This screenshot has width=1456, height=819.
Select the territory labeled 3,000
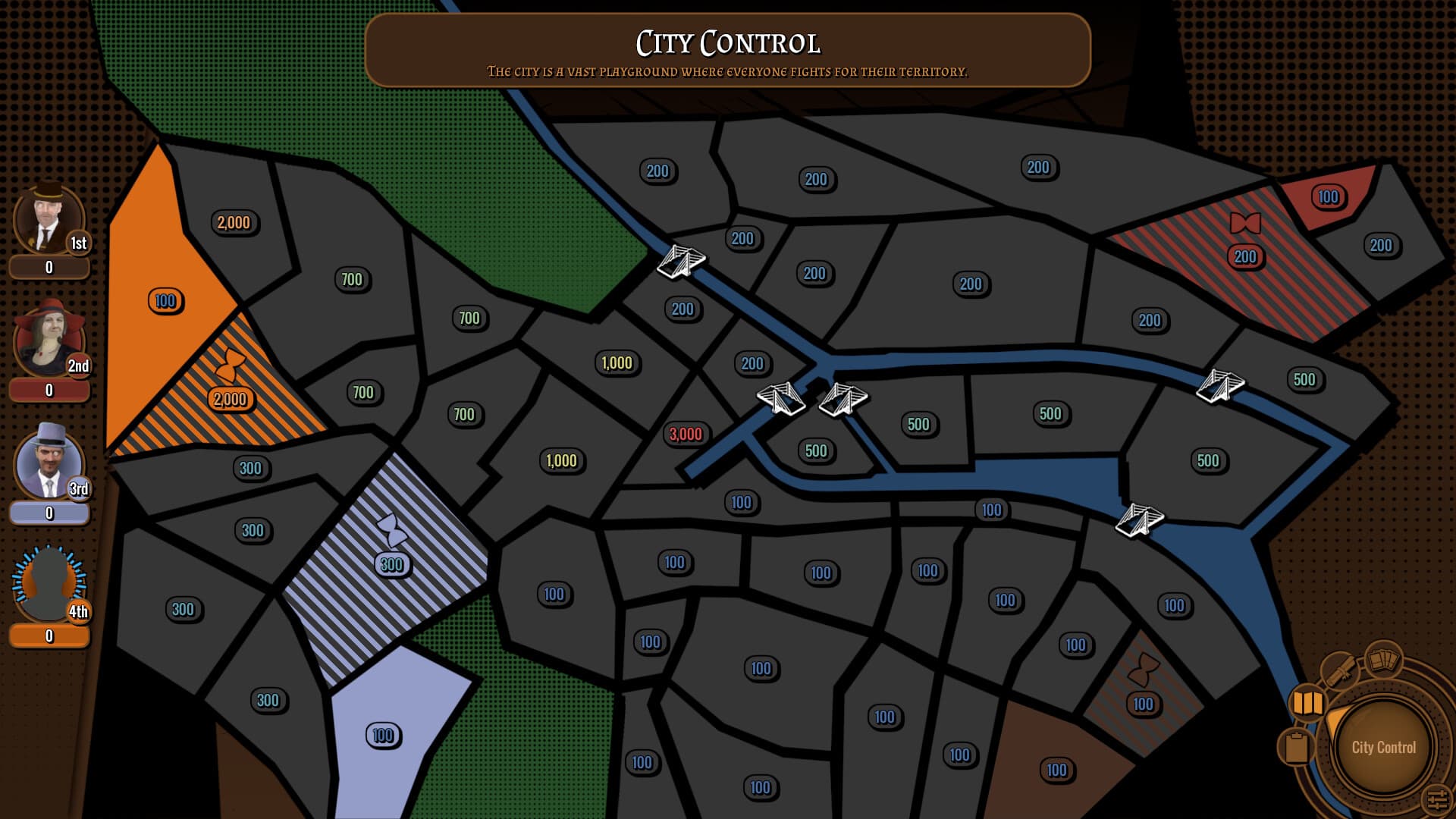pos(685,435)
